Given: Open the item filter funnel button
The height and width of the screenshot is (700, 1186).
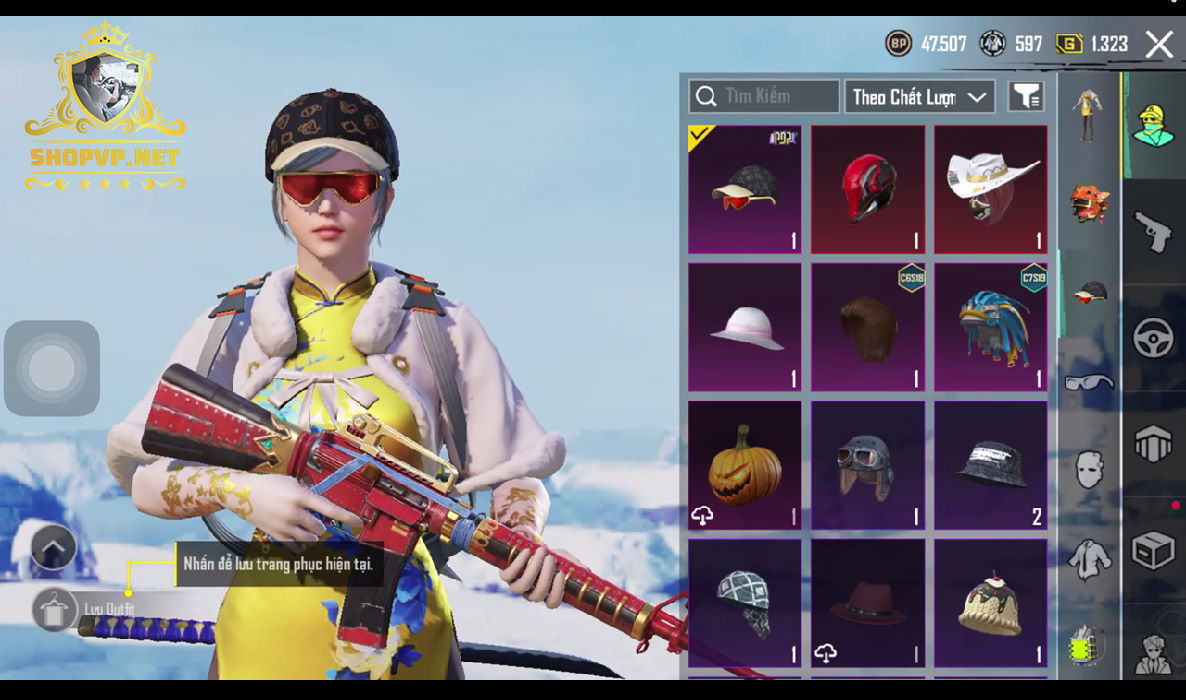Looking at the screenshot, I should click(1026, 97).
